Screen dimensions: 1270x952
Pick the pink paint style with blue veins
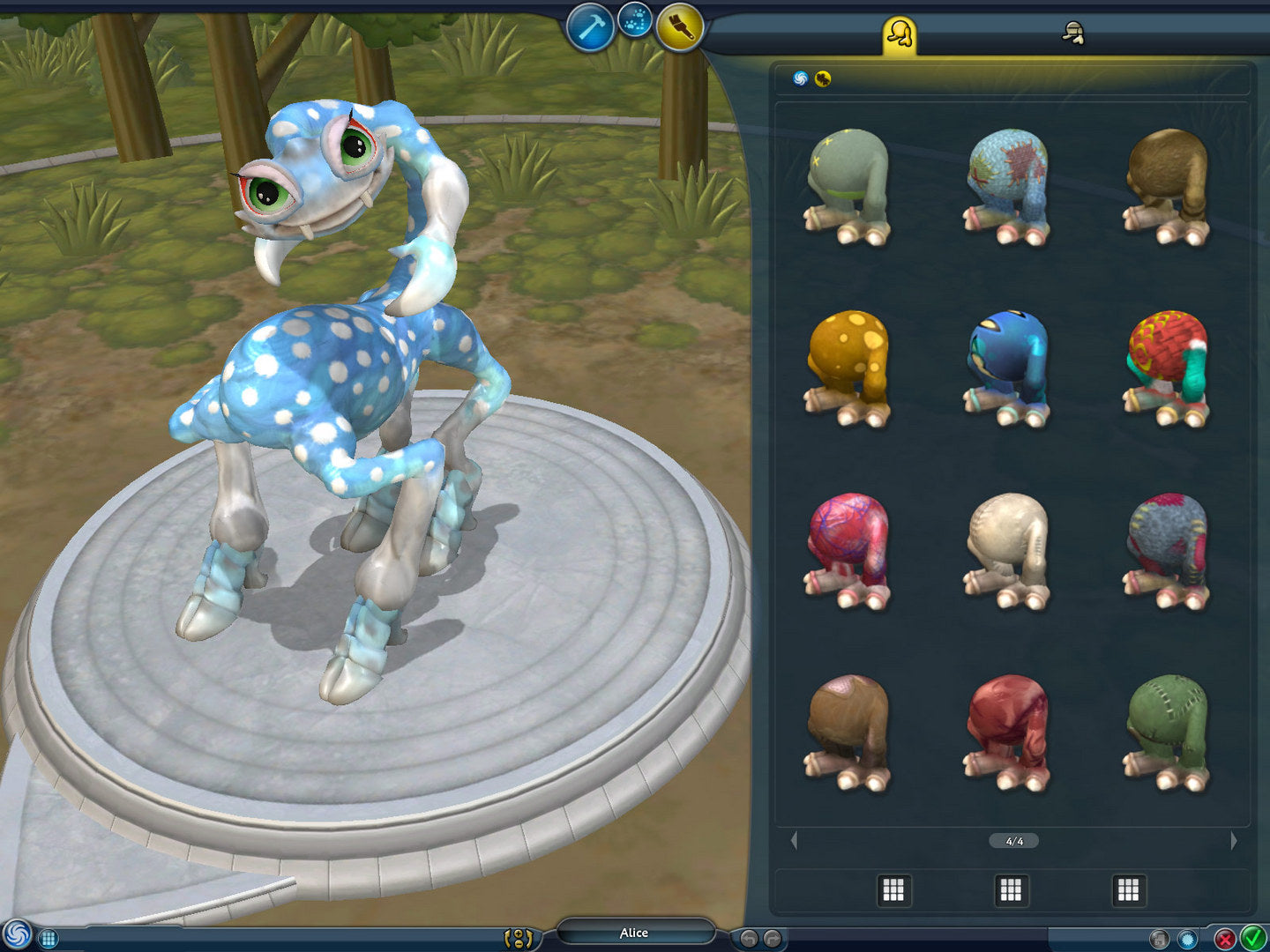(x=848, y=551)
